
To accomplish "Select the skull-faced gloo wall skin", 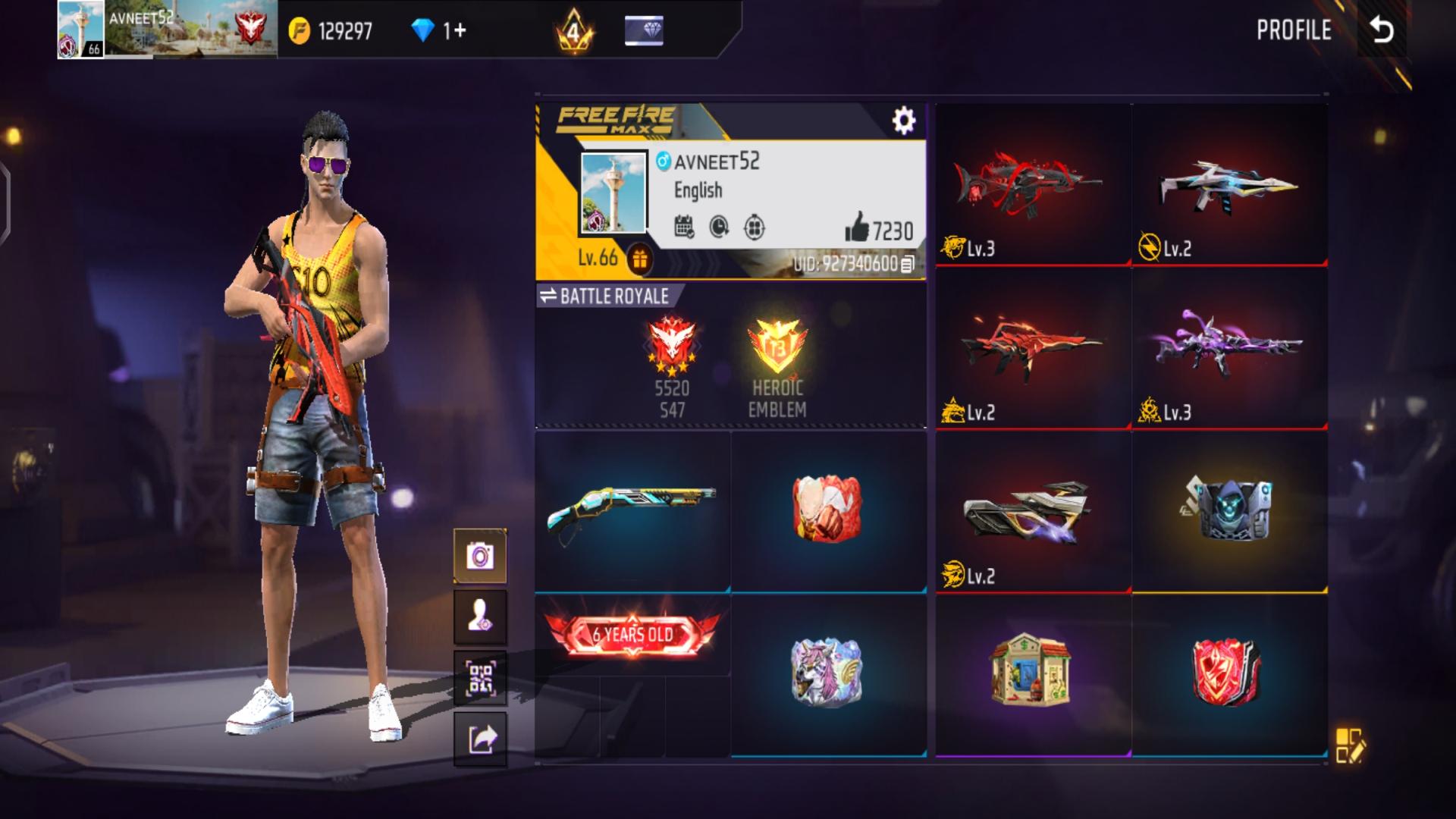I will click(1228, 510).
